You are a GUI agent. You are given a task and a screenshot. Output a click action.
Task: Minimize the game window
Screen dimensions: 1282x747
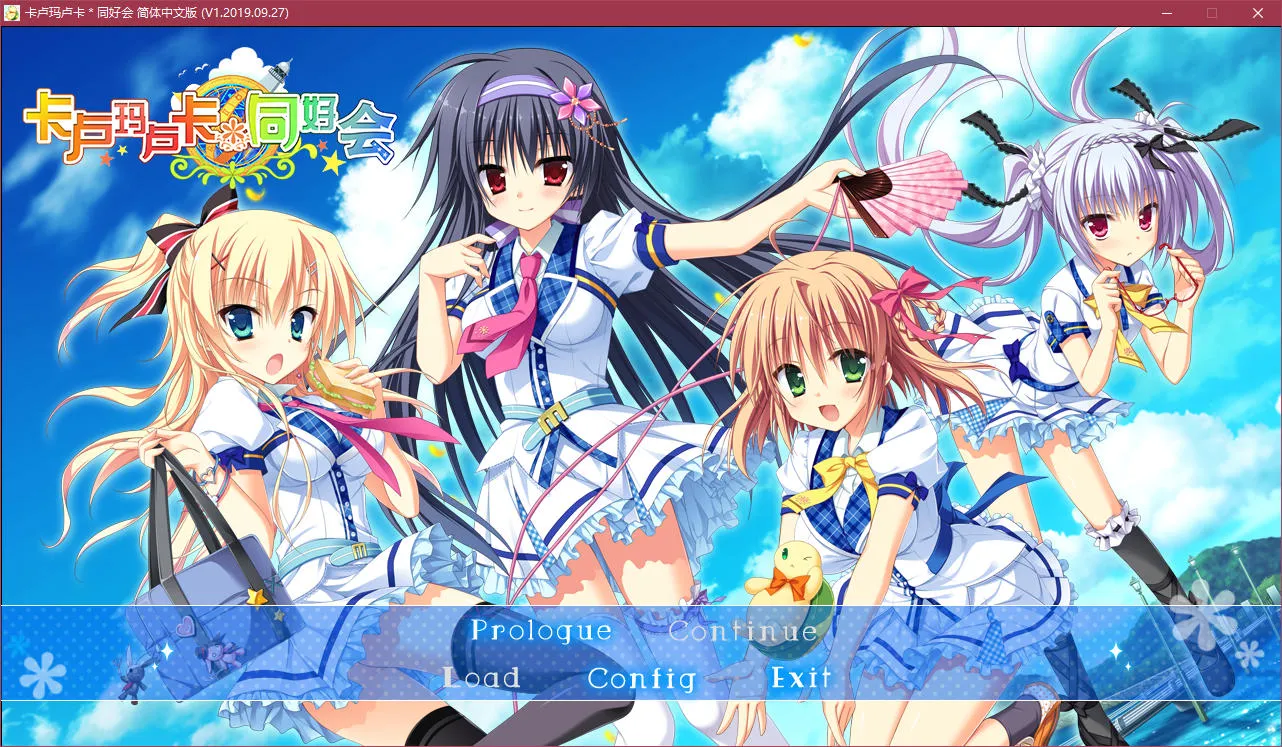click(1166, 13)
